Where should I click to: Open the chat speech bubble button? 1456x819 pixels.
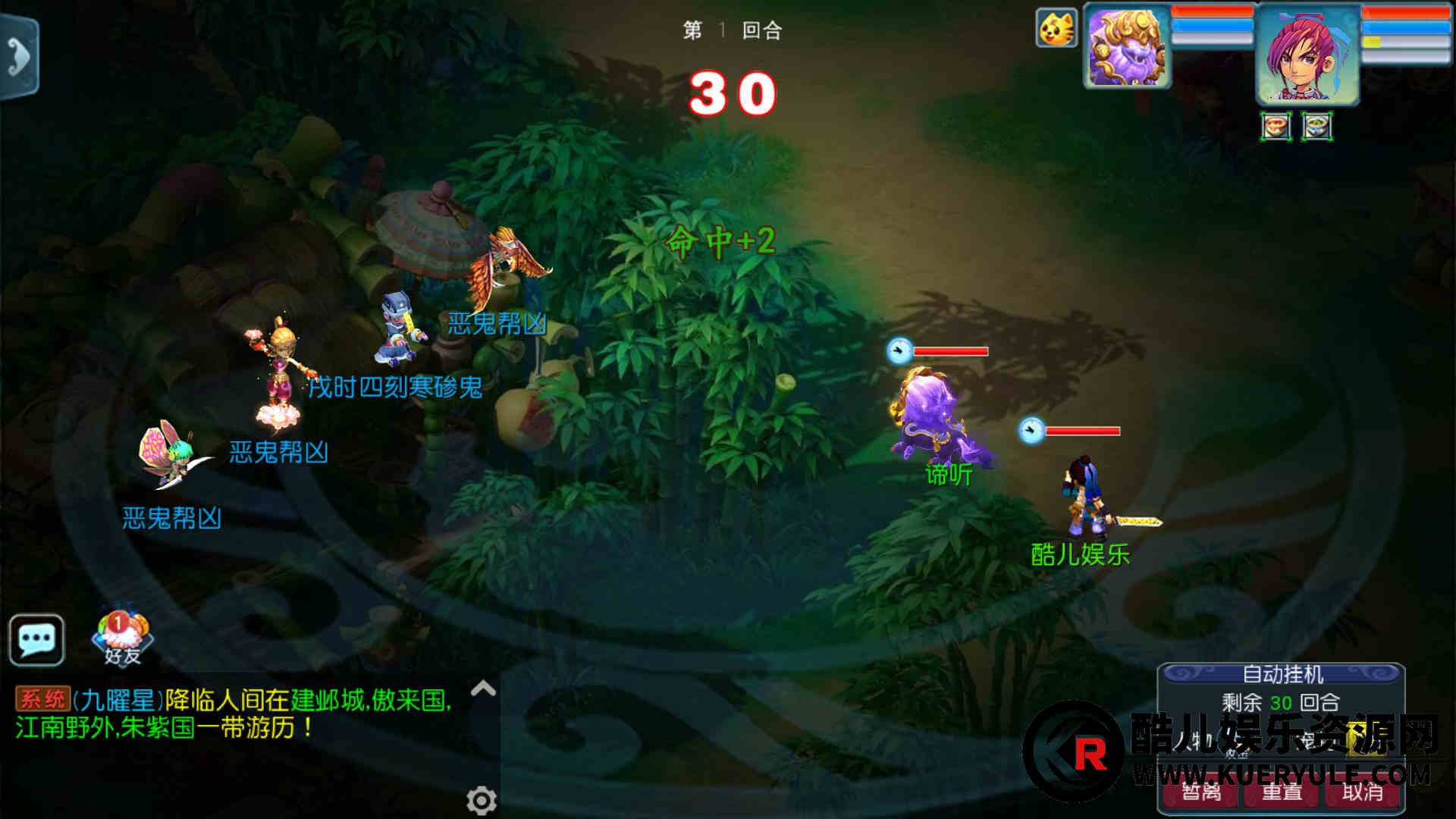36,641
